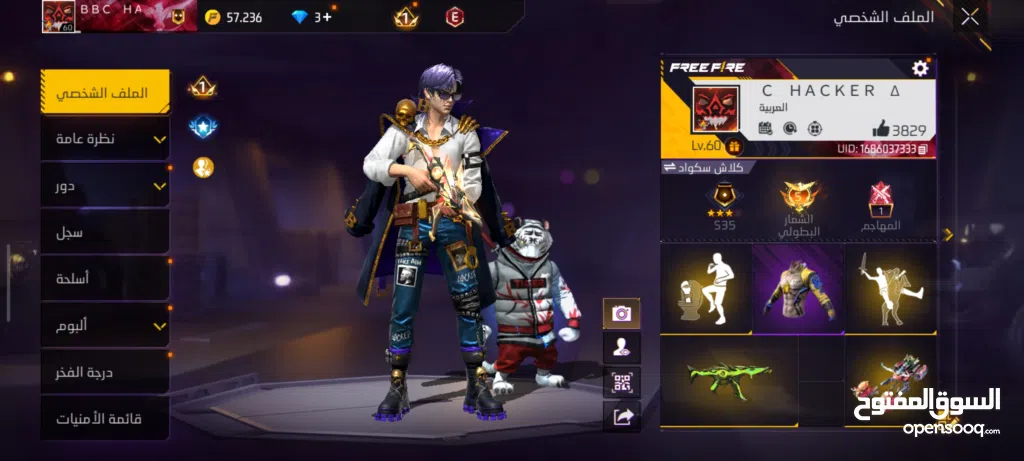Switch to the أسلحة weapons tab
The image size is (1024, 461).
tap(105, 279)
